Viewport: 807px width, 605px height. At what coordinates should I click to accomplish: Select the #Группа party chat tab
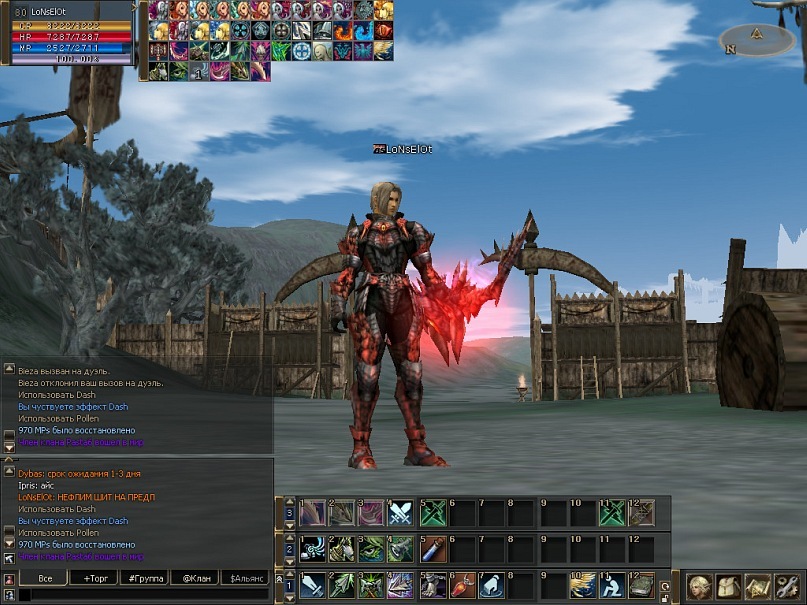point(144,578)
